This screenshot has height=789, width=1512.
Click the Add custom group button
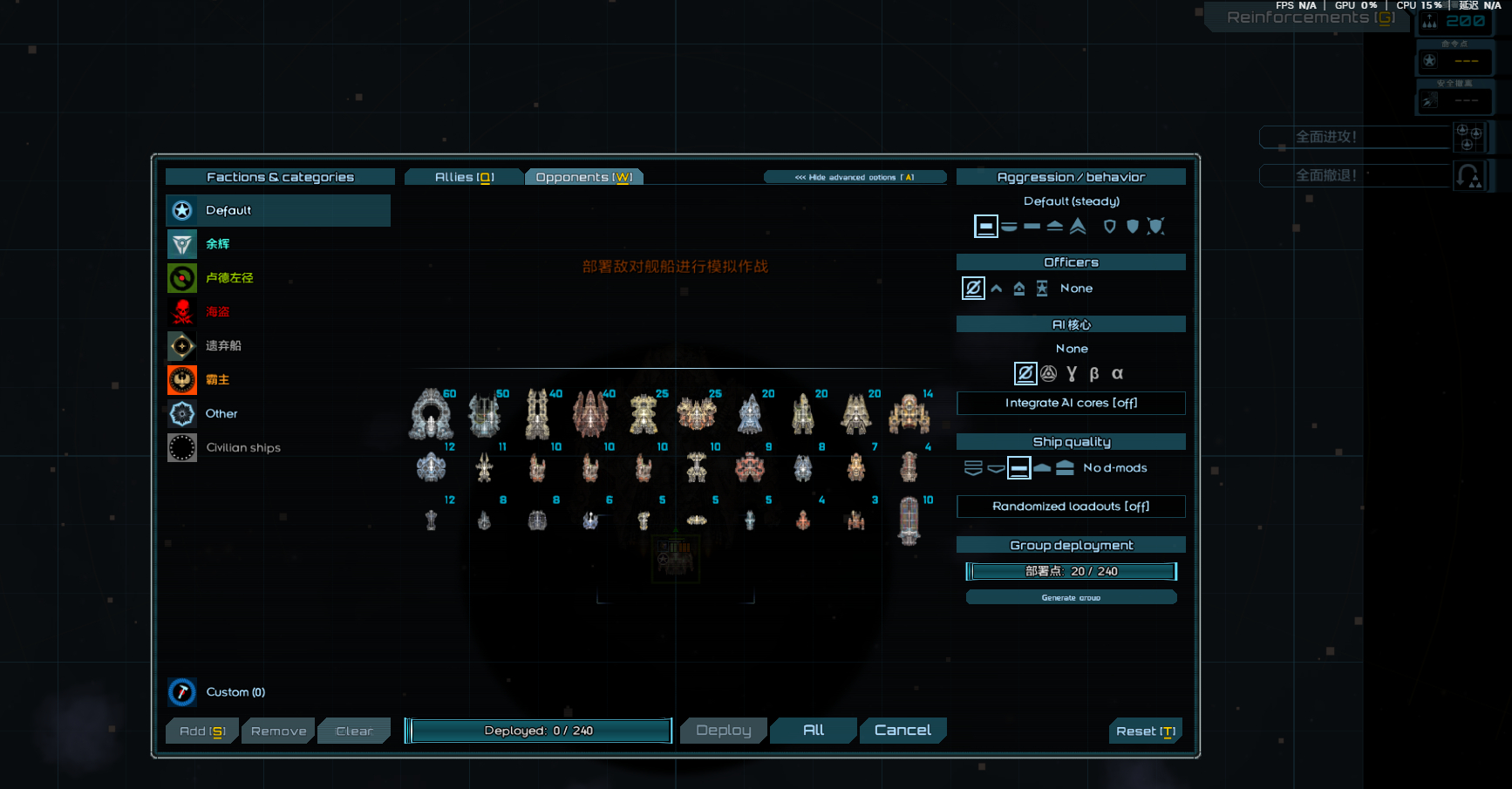(202, 731)
